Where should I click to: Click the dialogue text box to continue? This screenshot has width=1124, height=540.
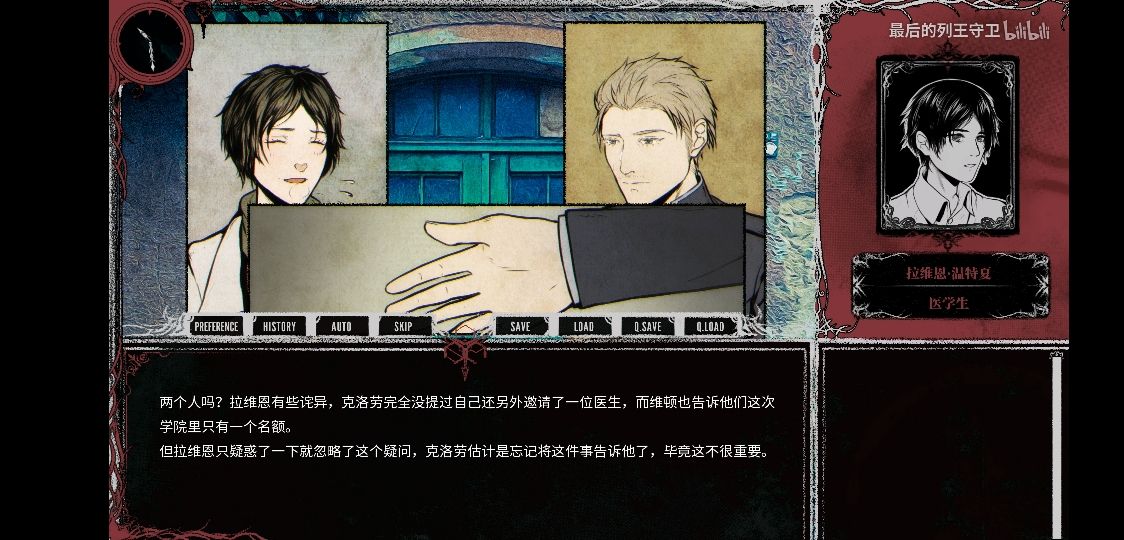465,440
